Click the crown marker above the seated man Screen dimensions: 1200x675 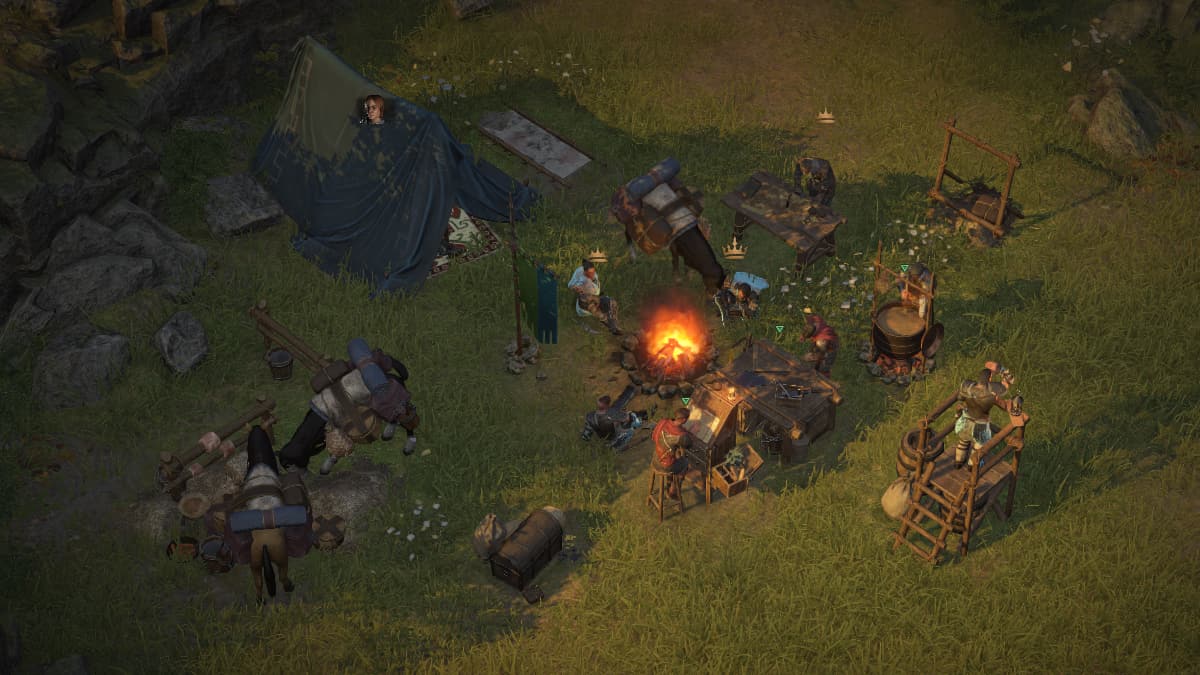pyautogui.click(x=598, y=256)
